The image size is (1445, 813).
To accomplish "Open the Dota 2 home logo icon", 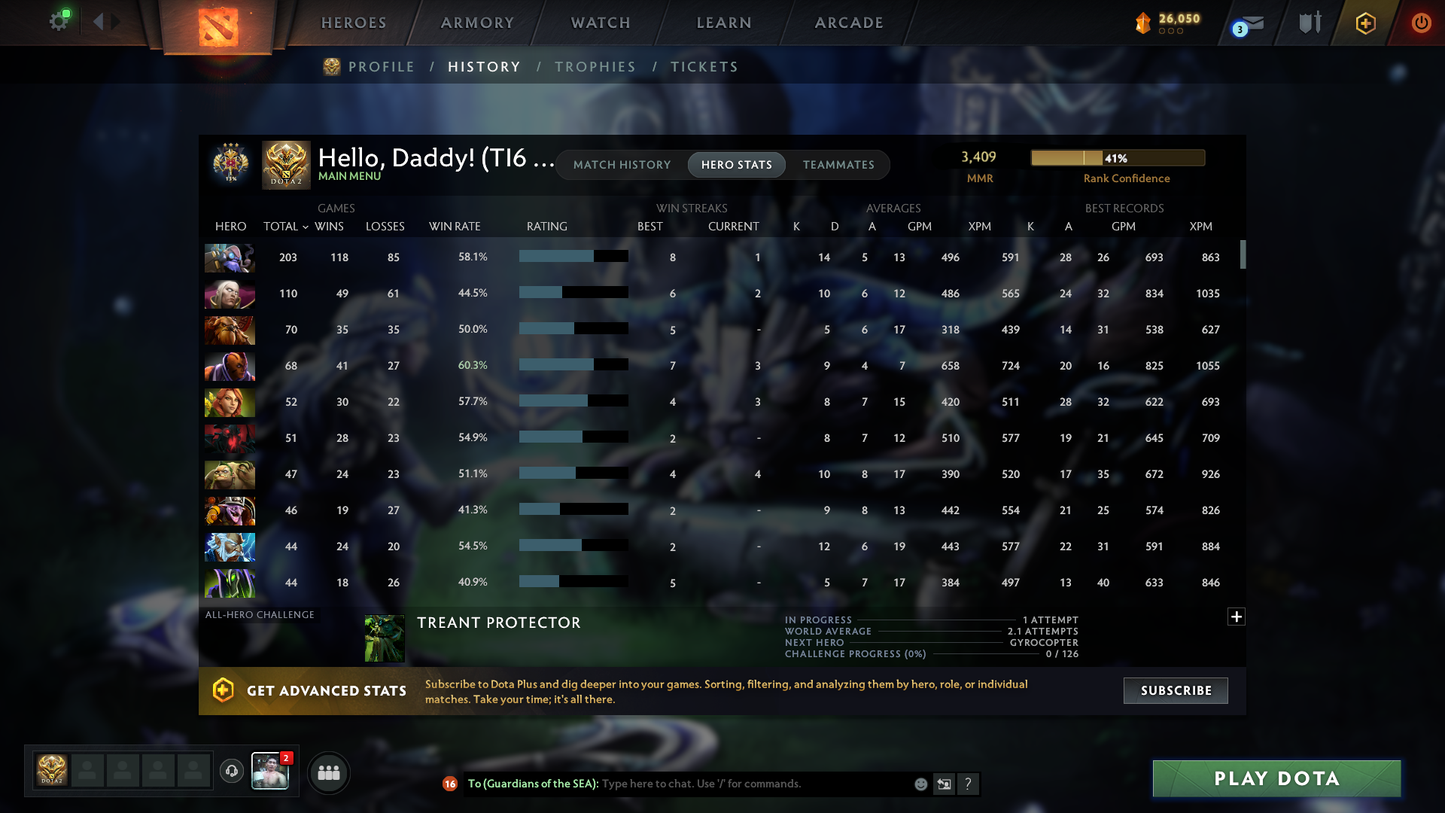I will (220, 25).
